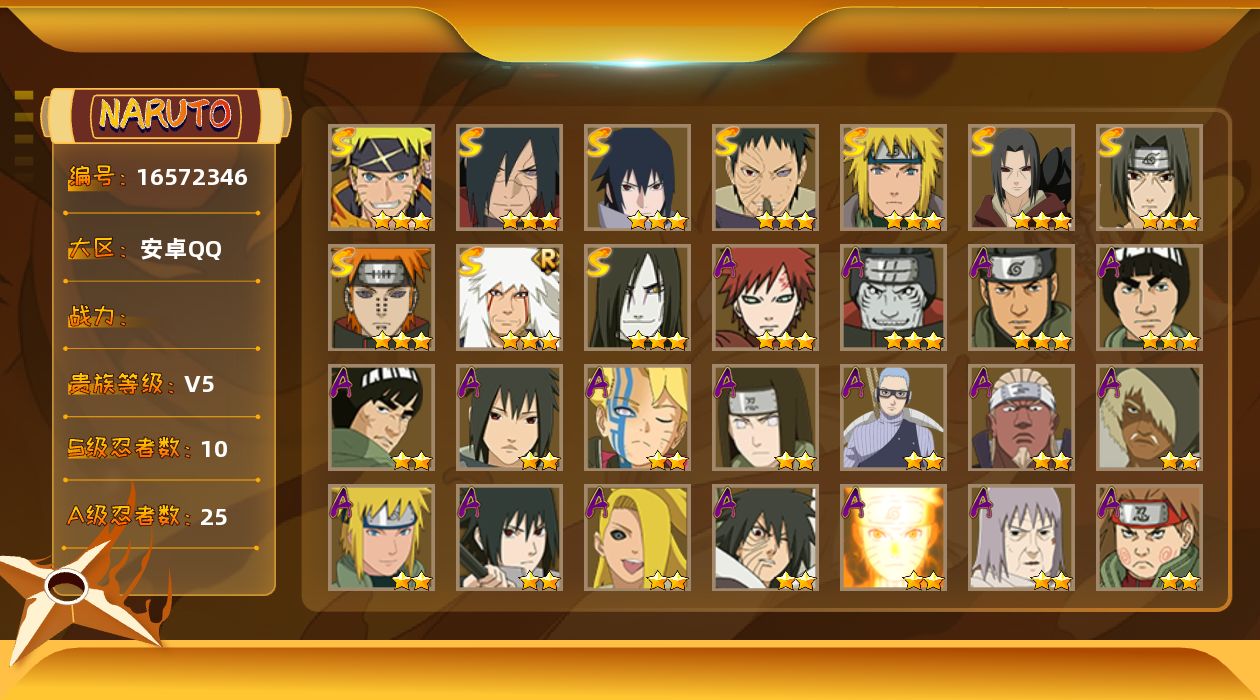Pick the grey-skinned Kisame portrait
Image resolution: width=1260 pixels, height=700 pixels.
point(893,297)
